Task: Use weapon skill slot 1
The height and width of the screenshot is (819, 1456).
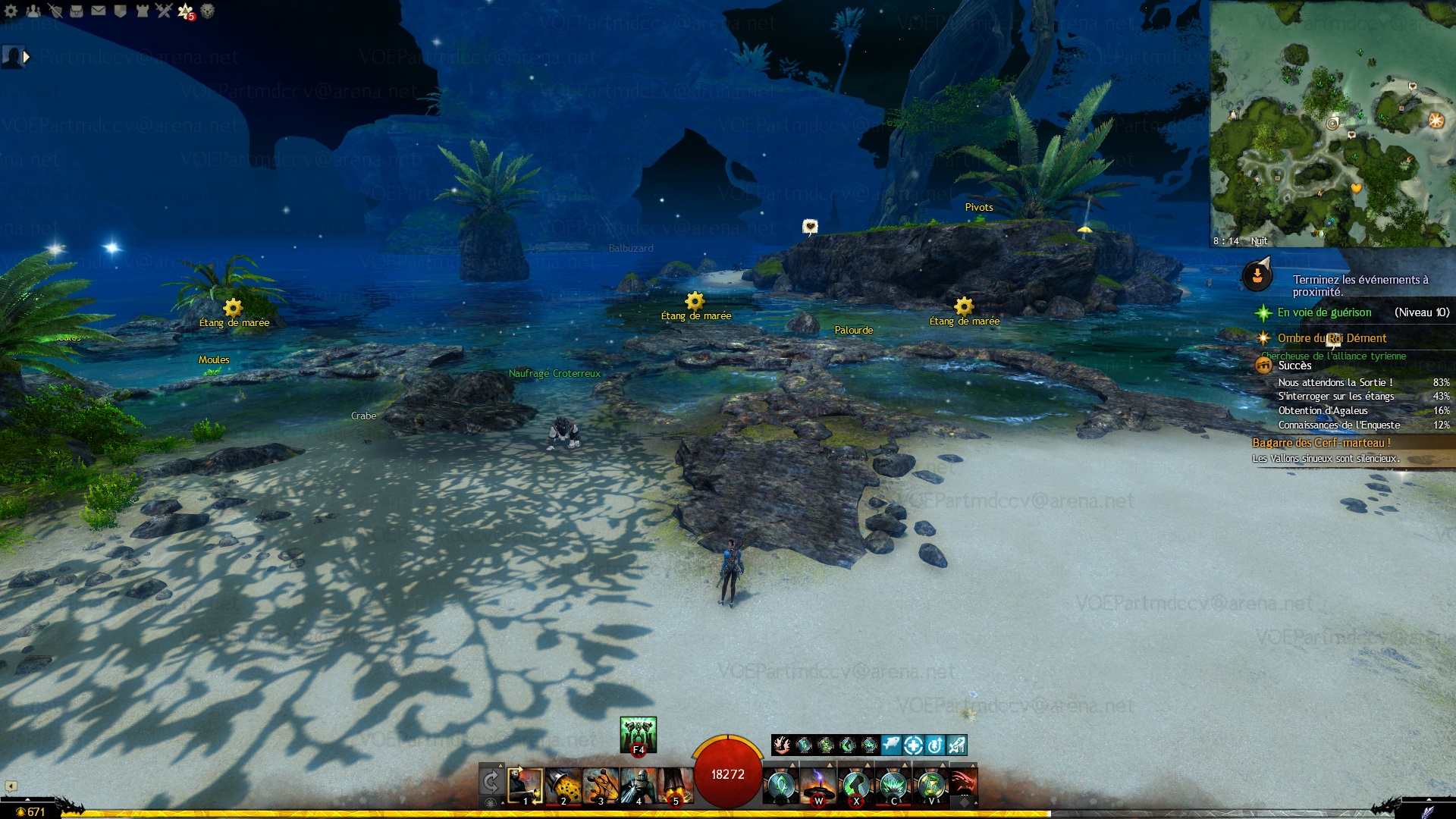Action: [525, 786]
